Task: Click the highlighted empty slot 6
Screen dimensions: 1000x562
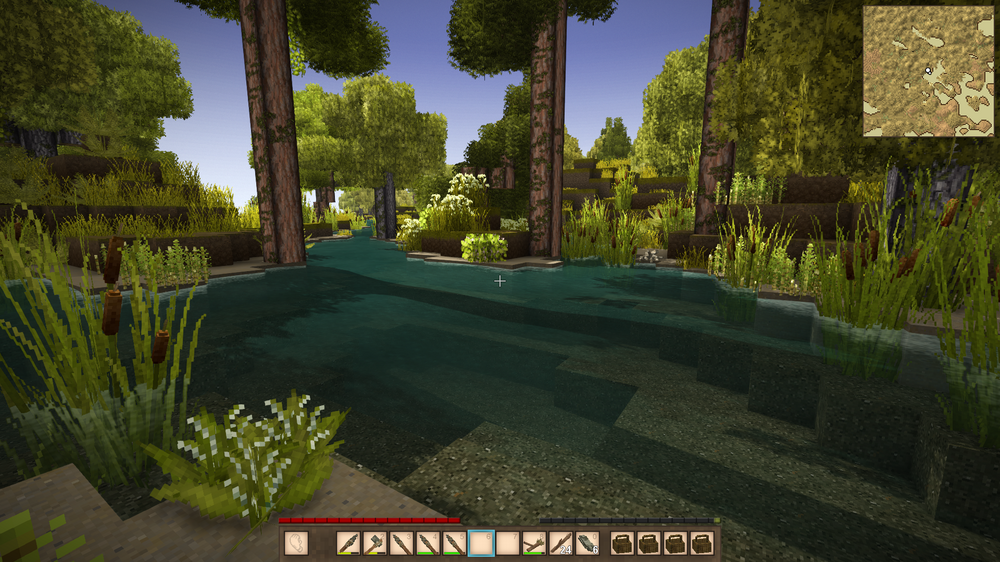Action: tap(481, 543)
